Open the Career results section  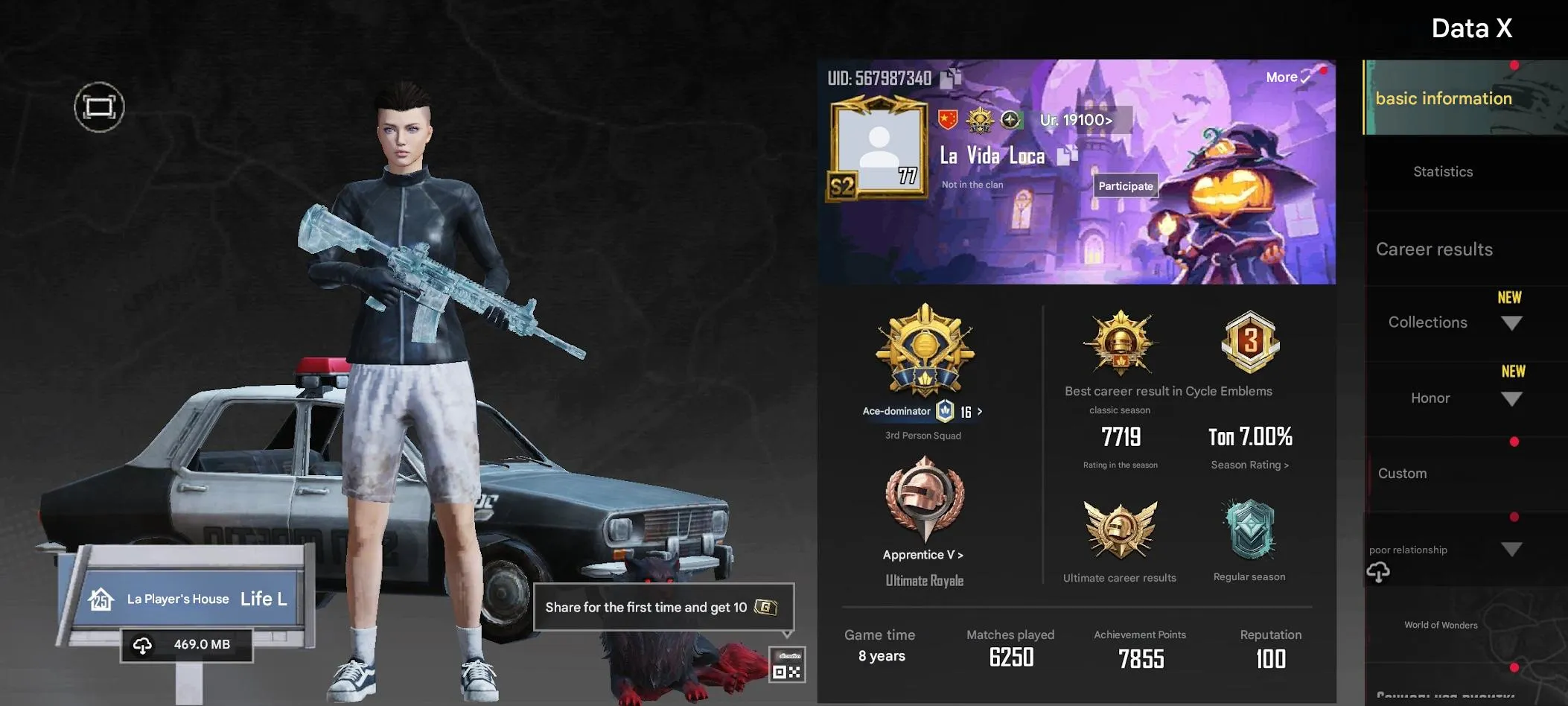1435,249
